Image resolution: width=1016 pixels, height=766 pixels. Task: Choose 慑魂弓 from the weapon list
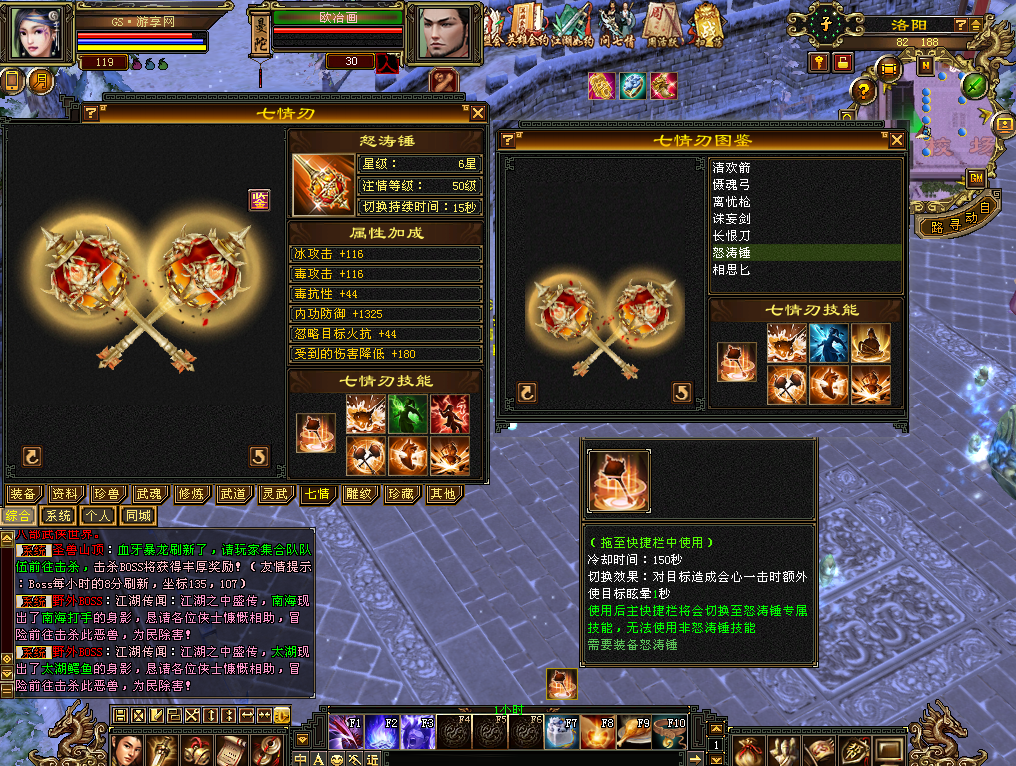[731, 185]
